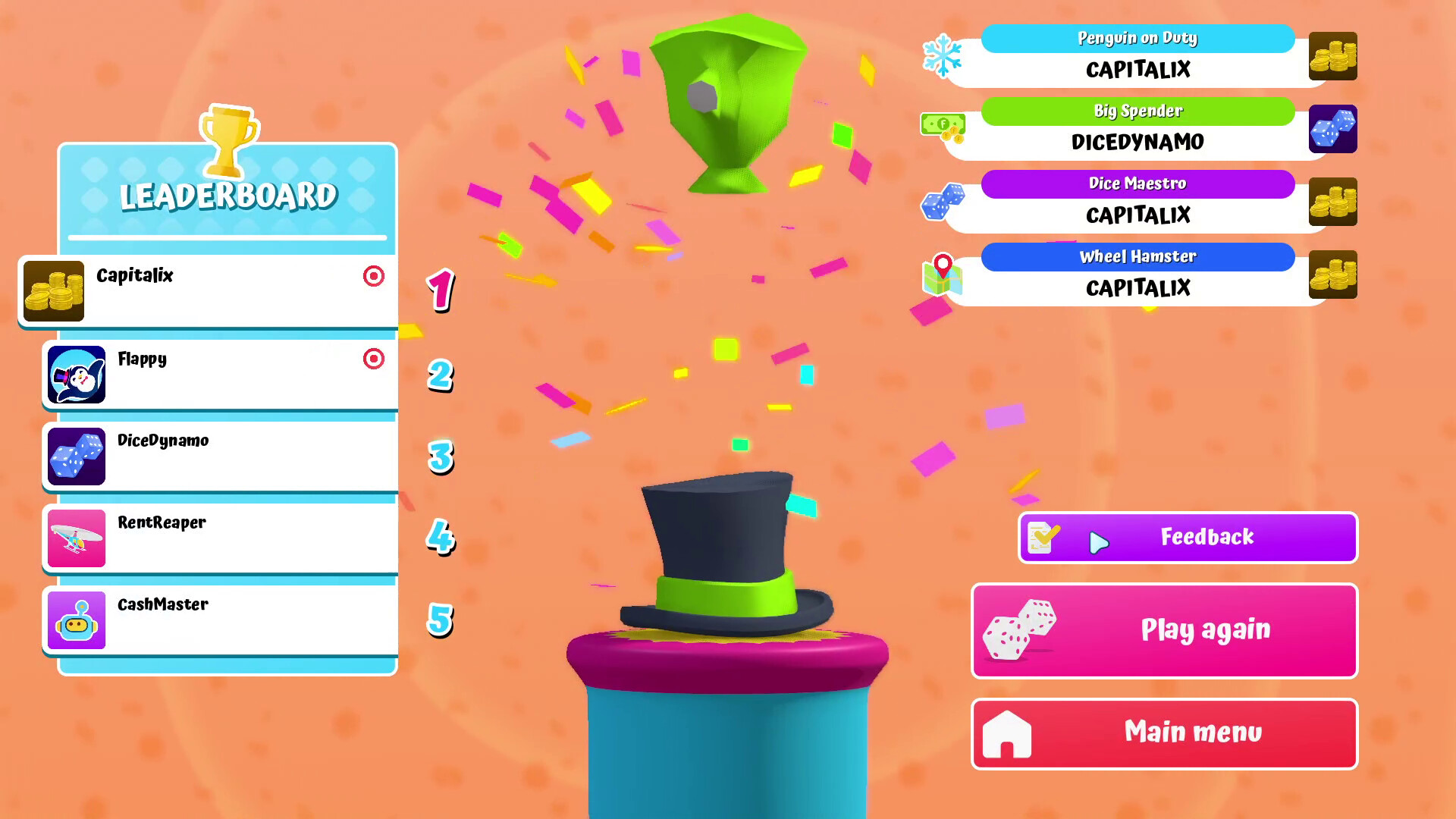Select the Capitalix coins avatar on the leaderboard
Image resolution: width=1456 pixels, height=819 pixels.
click(53, 291)
